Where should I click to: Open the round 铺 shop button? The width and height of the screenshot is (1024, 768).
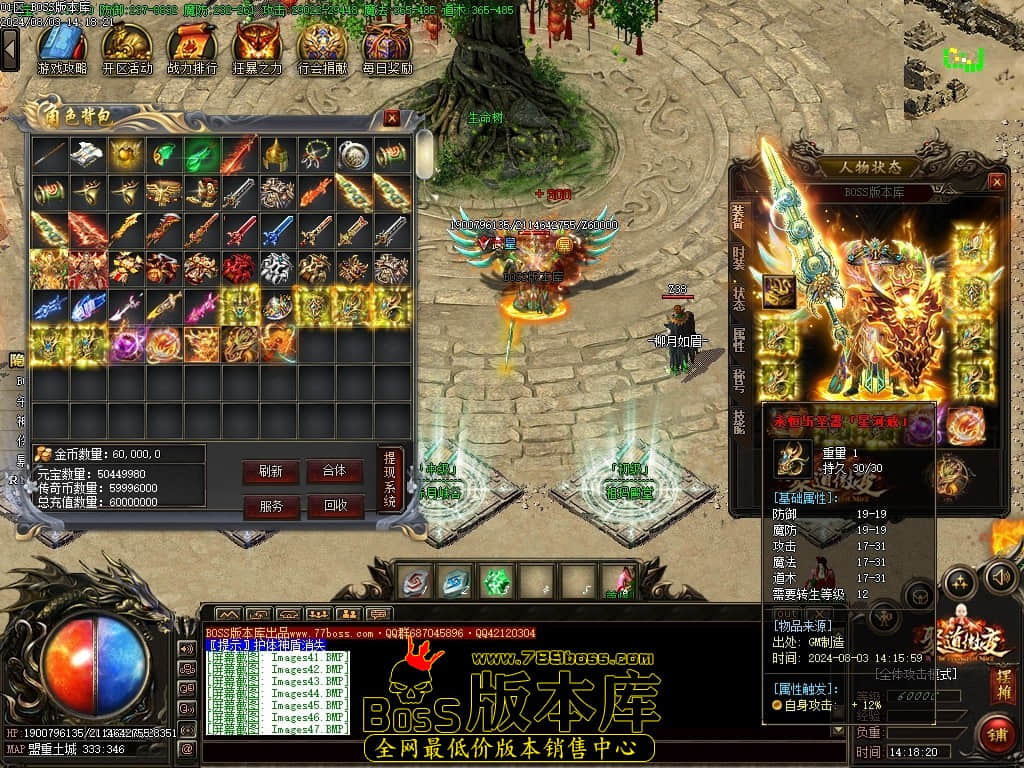coord(994,735)
